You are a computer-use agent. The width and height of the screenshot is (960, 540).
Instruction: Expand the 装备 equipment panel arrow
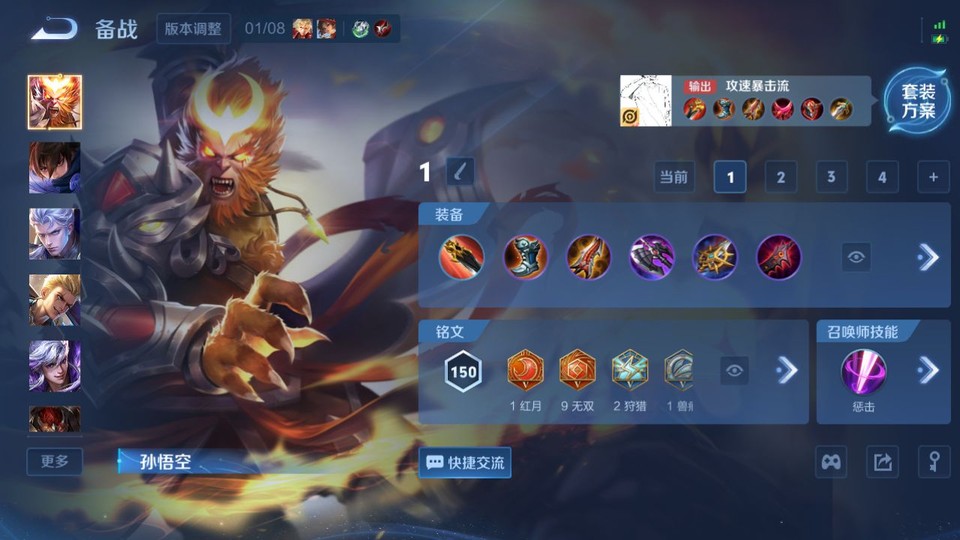coord(928,257)
